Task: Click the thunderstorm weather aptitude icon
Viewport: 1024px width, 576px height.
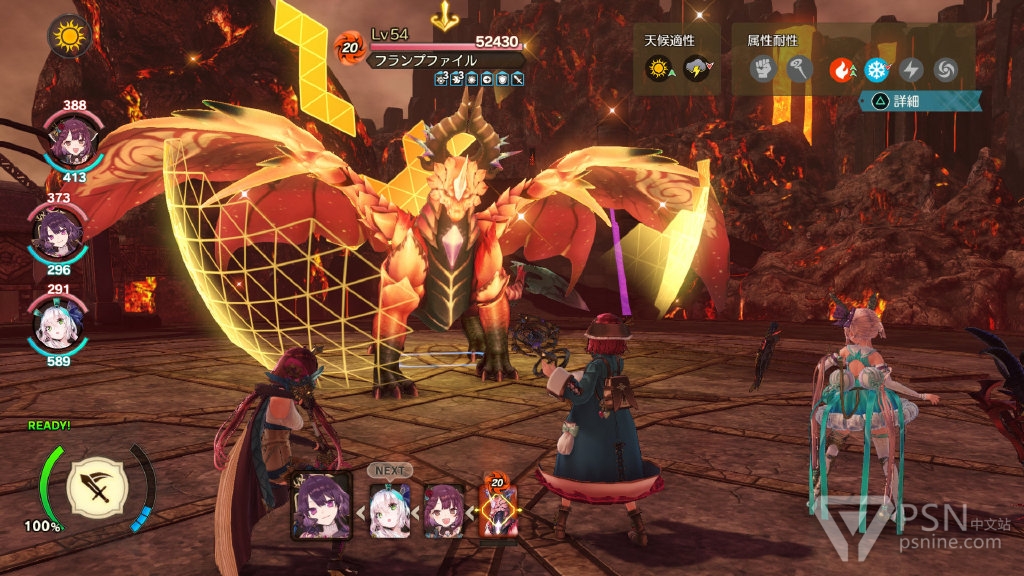Action: pyautogui.click(x=697, y=69)
